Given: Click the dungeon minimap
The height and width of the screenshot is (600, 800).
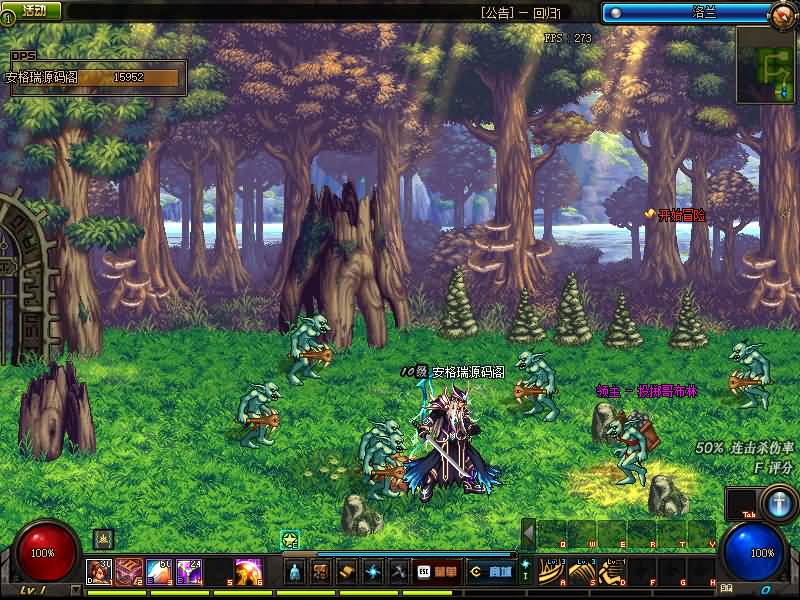Looking at the screenshot, I should 766,65.
